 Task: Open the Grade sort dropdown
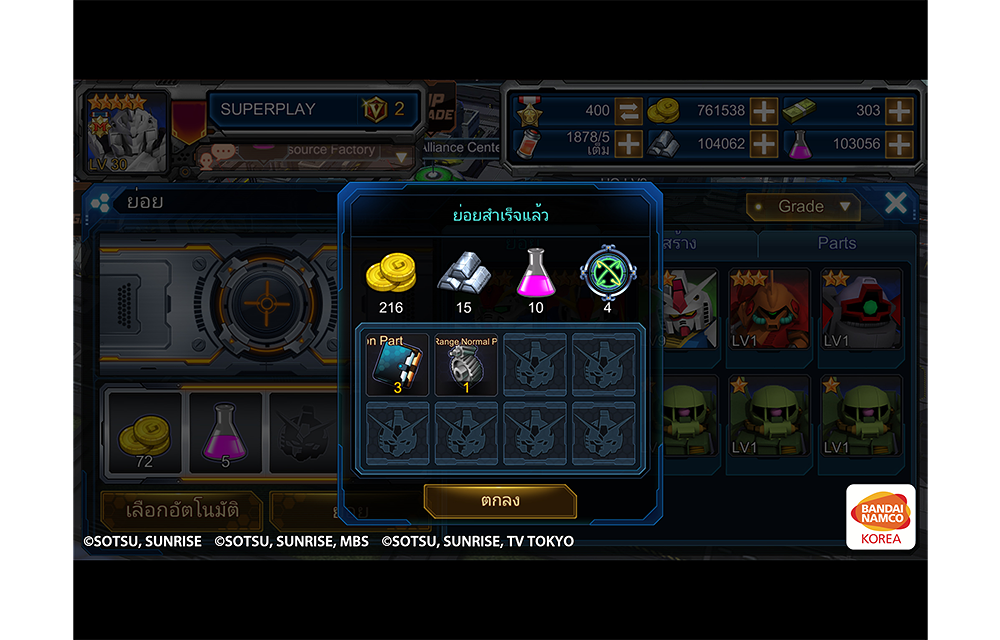pyautogui.click(x=803, y=207)
